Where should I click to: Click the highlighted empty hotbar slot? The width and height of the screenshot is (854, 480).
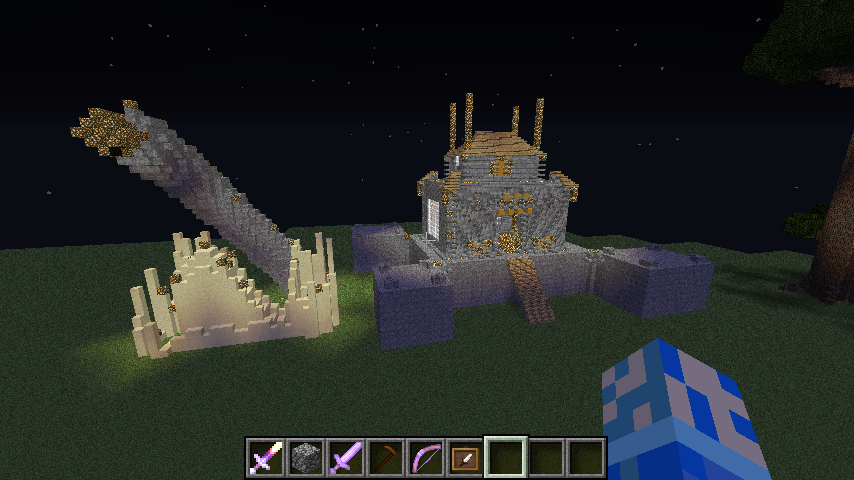coord(505,457)
